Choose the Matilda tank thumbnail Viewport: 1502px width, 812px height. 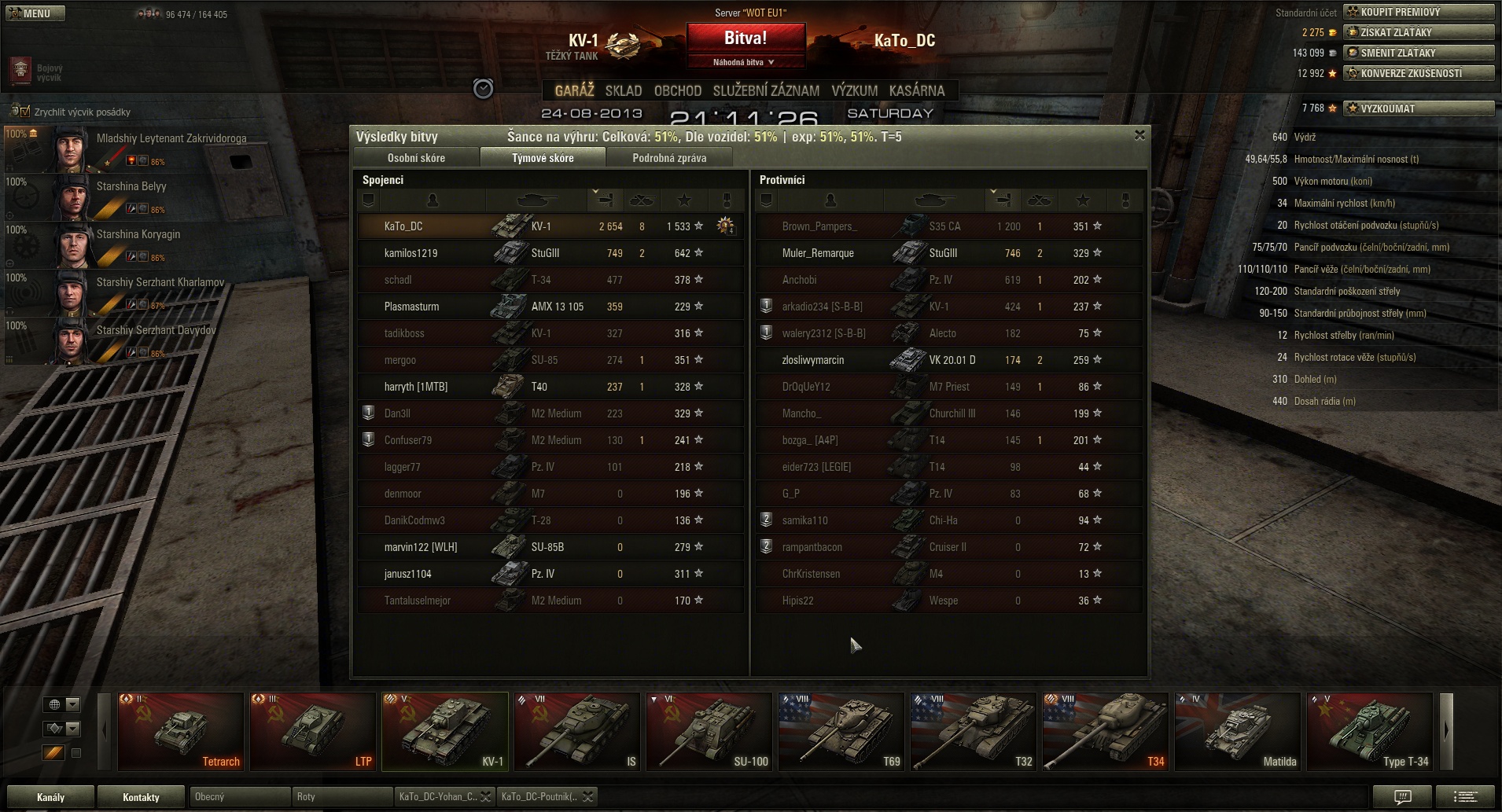(x=1237, y=731)
